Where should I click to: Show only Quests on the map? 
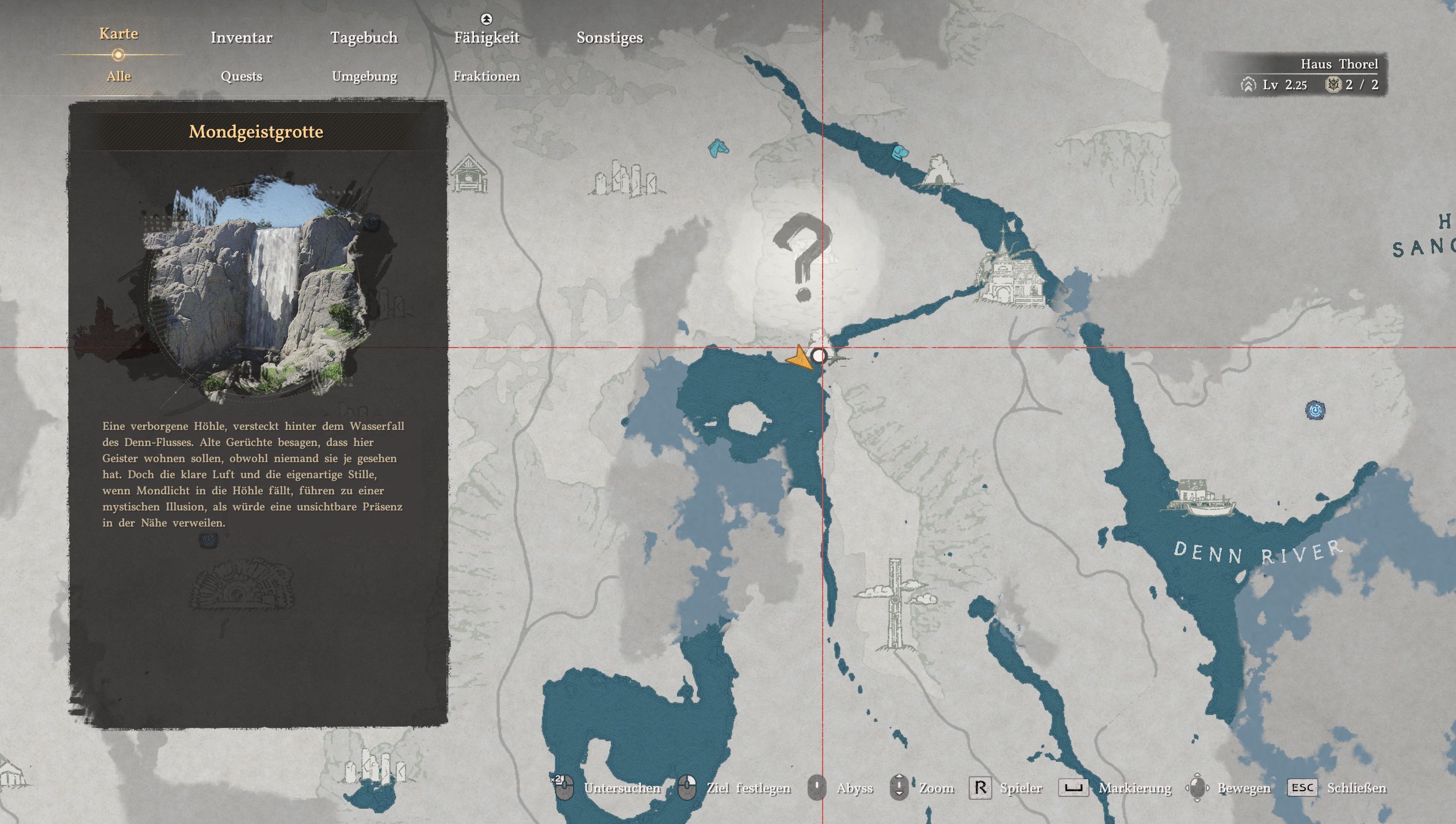click(241, 76)
